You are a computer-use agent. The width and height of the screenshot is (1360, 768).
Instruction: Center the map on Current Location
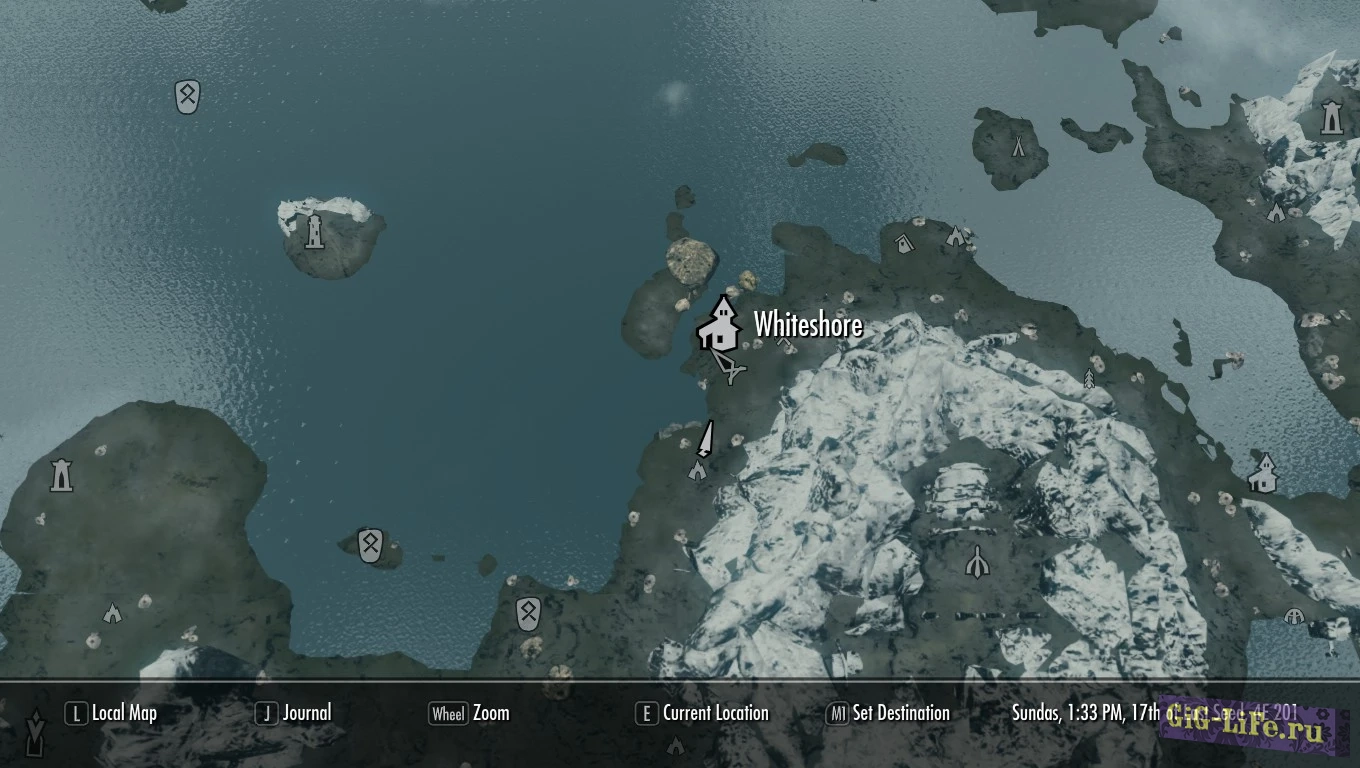pos(702,713)
